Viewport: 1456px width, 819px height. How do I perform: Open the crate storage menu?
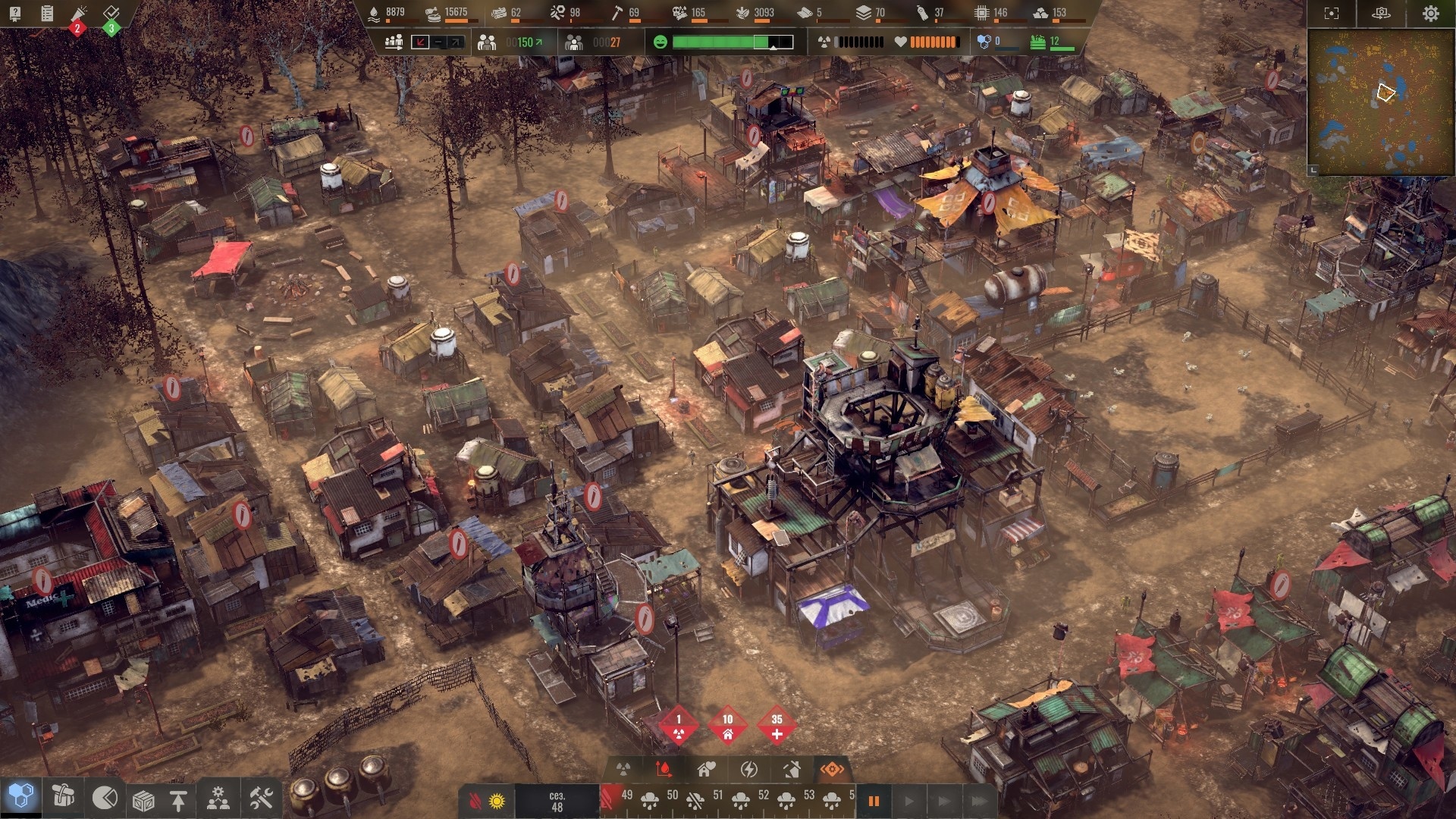point(143,800)
